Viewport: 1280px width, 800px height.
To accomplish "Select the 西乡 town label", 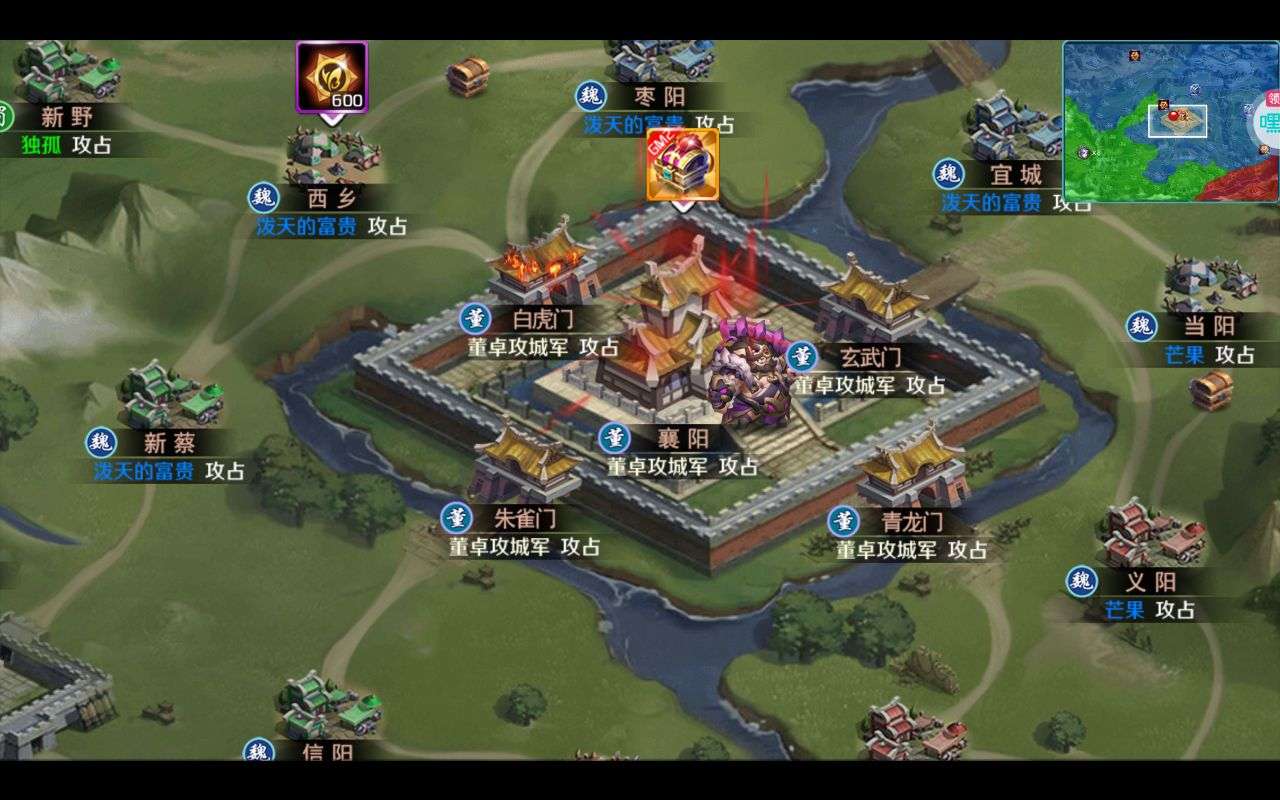I will (x=331, y=198).
